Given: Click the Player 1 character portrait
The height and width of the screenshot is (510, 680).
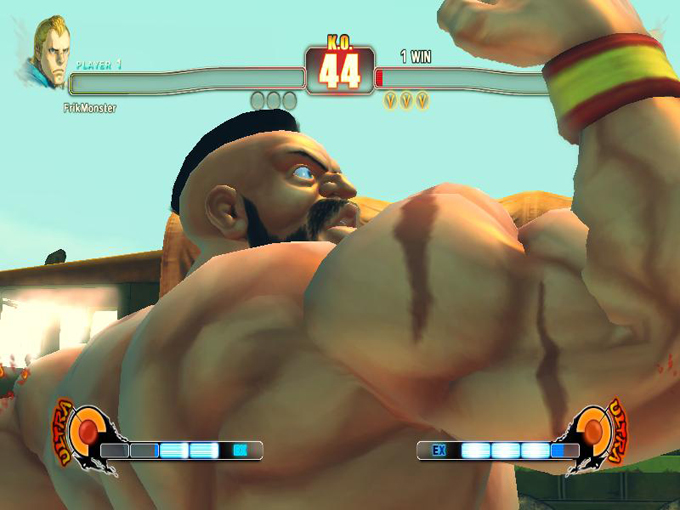Looking at the screenshot, I should pyautogui.click(x=47, y=50).
